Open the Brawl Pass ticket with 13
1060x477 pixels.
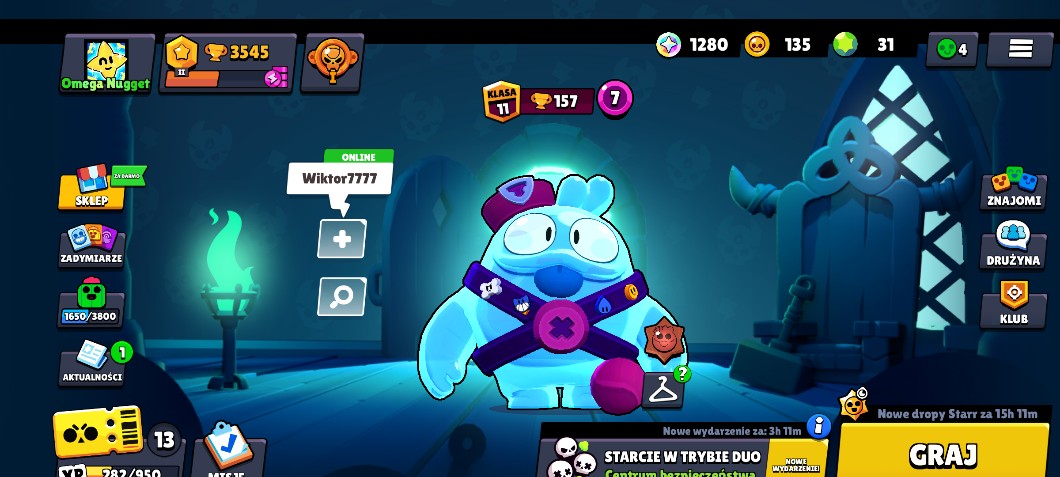(100, 434)
